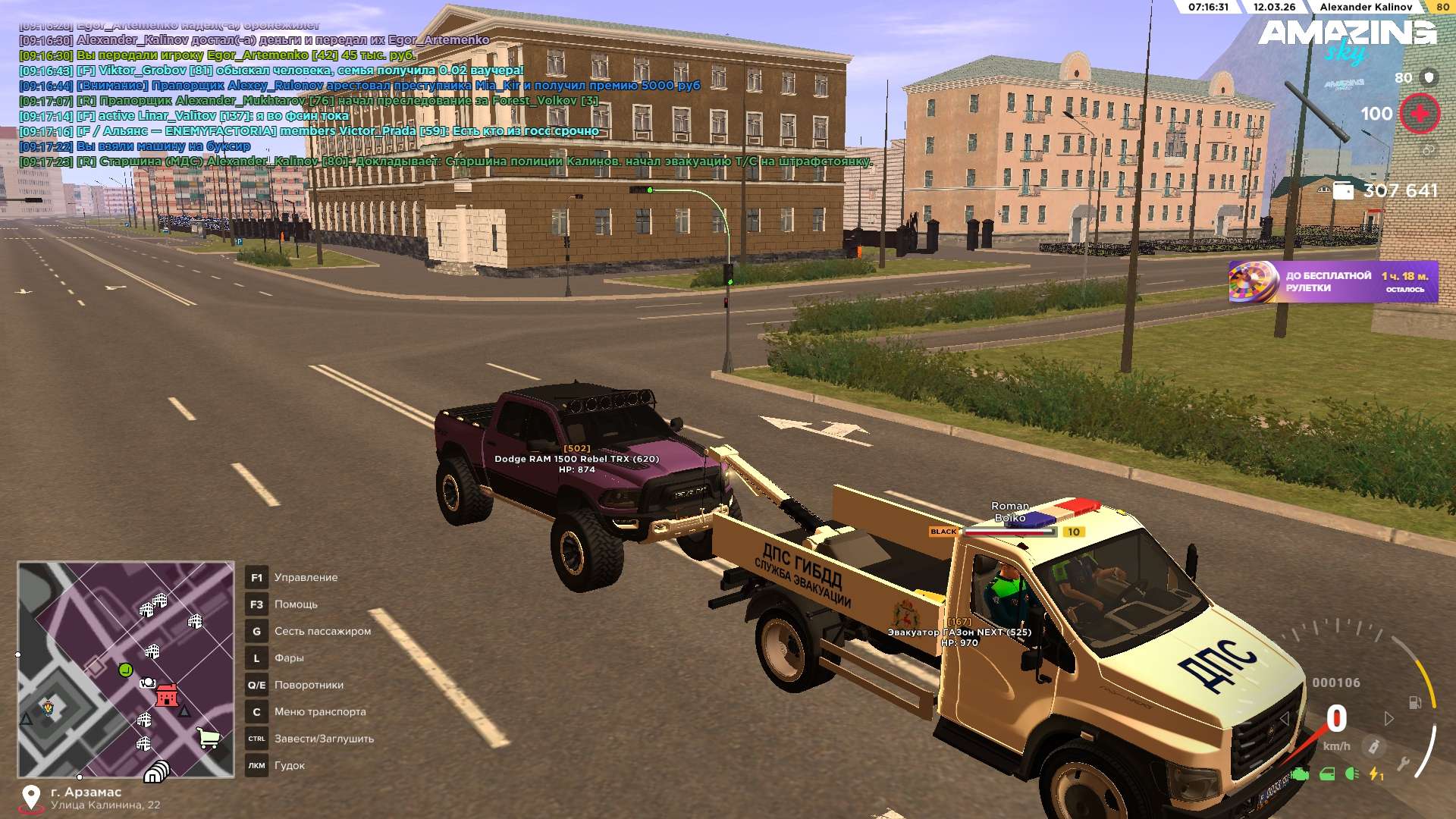Click the green engine indicator icon
The width and height of the screenshot is (1456, 819).
click(x=1300, y=774)
